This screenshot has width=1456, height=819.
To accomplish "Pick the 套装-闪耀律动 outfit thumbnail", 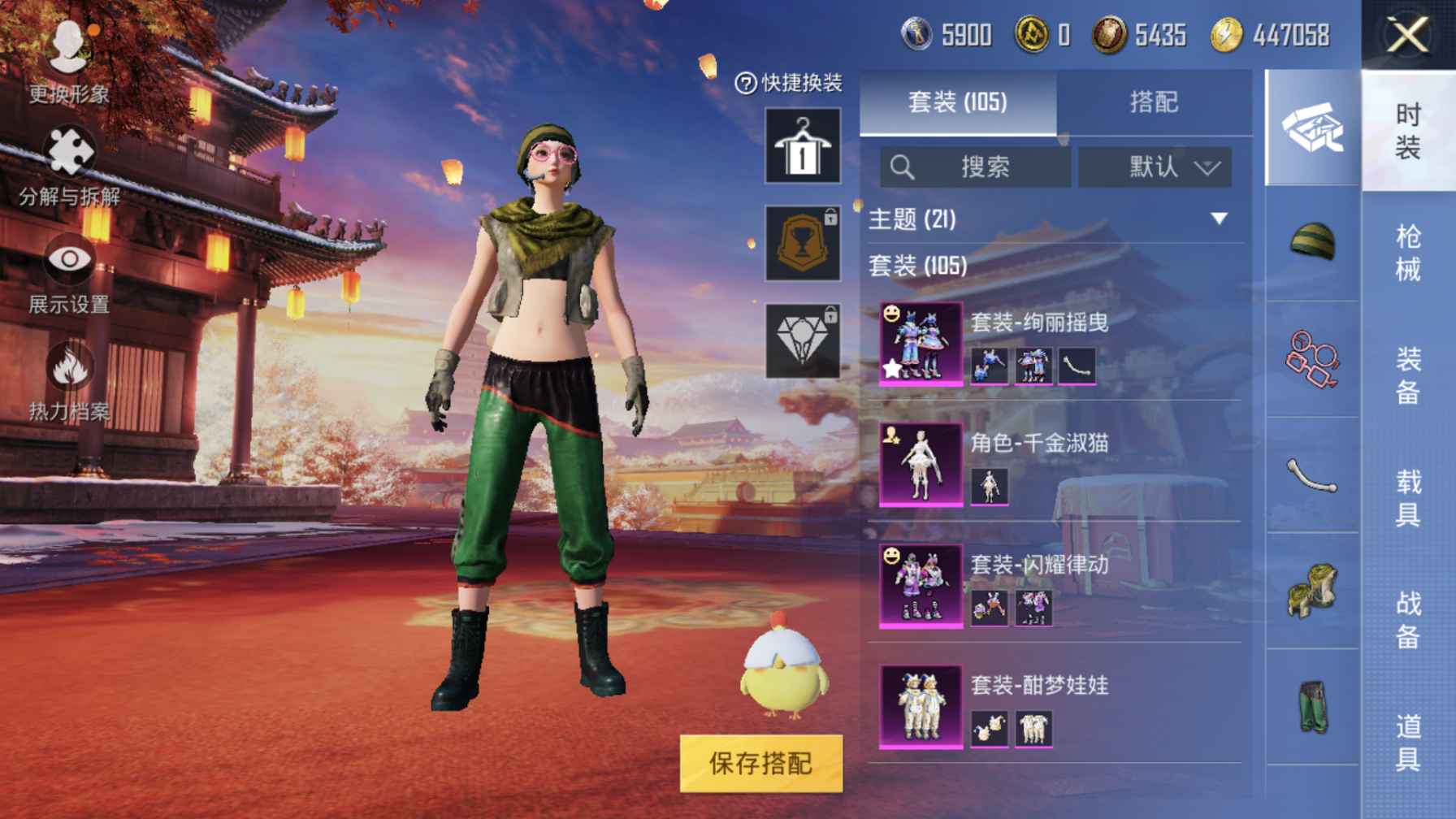I will (x=921, y=585).
